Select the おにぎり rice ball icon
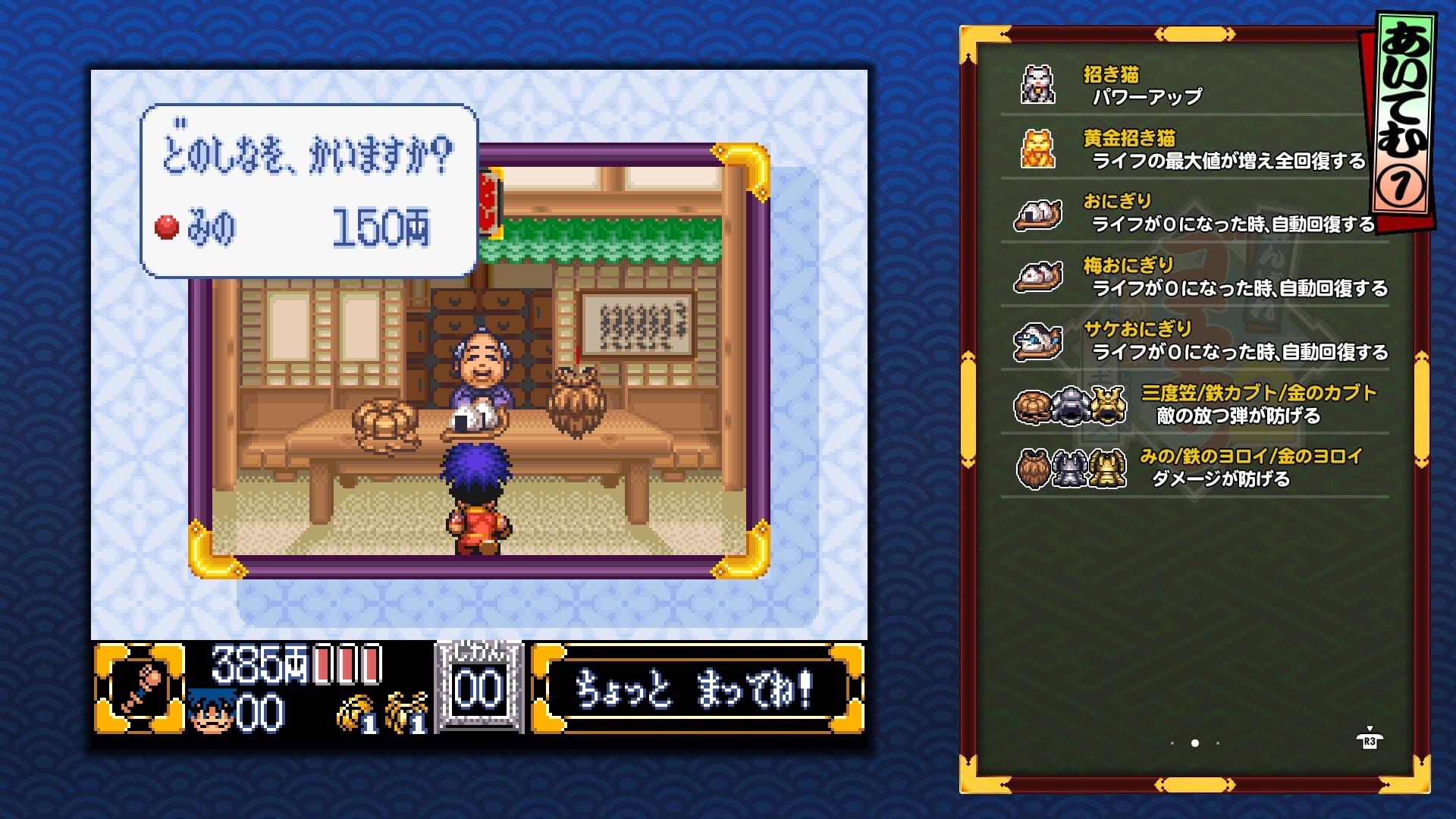 (x=1040, y=215)
